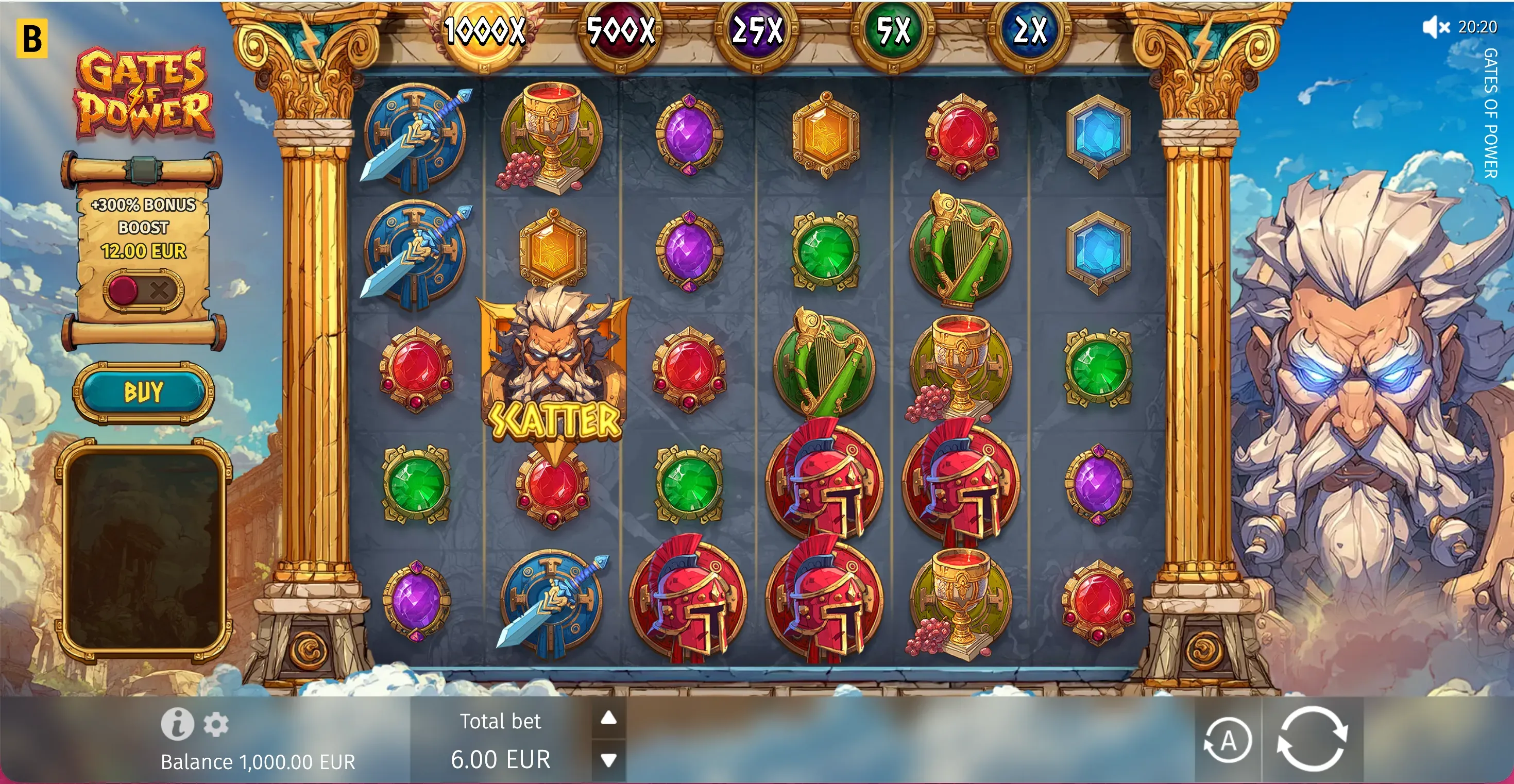Open the autoplay options
This screenshot has width=1514, height=784.
1228,741
